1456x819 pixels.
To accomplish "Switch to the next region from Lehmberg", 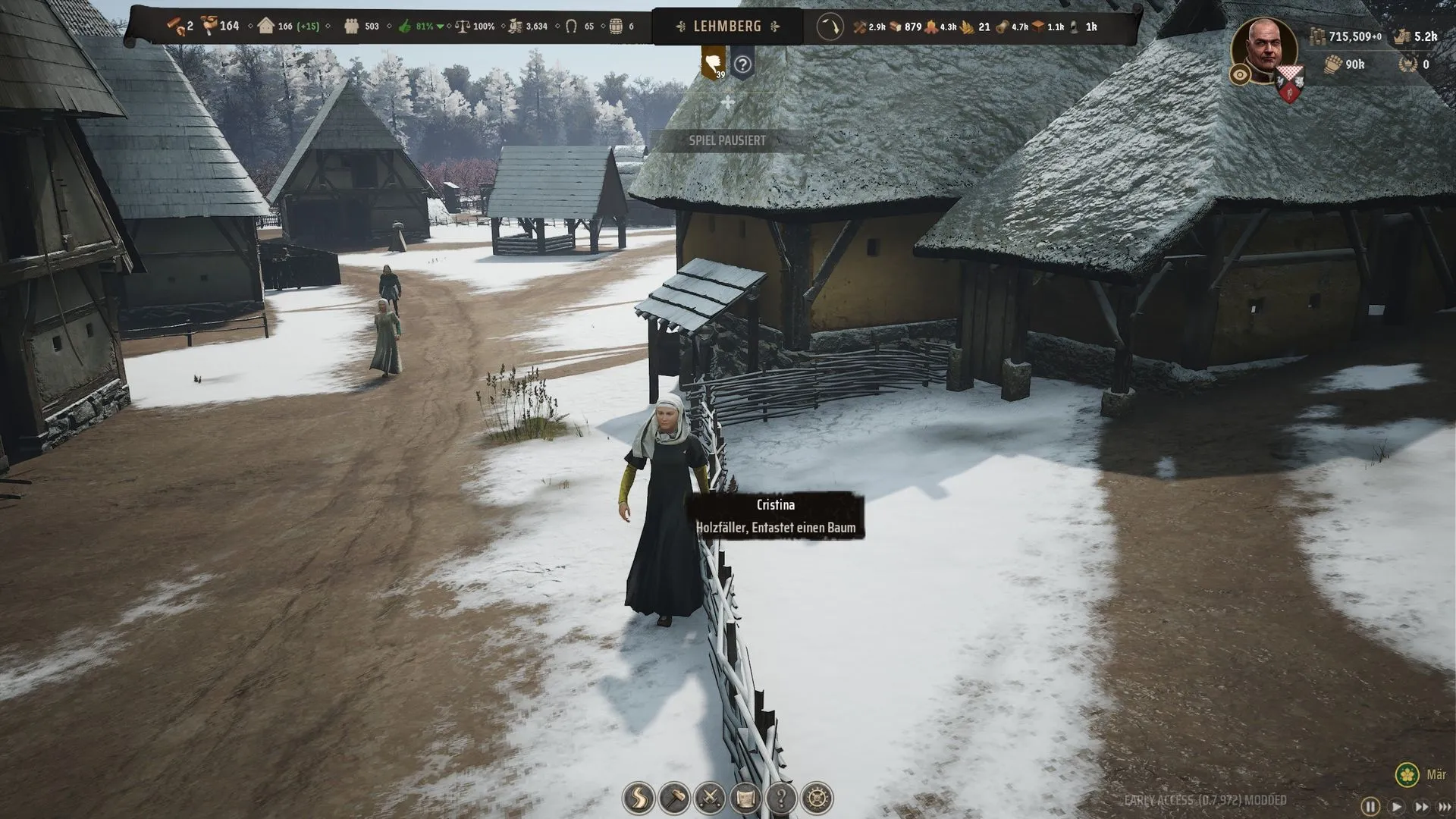I will pos(775,27).
